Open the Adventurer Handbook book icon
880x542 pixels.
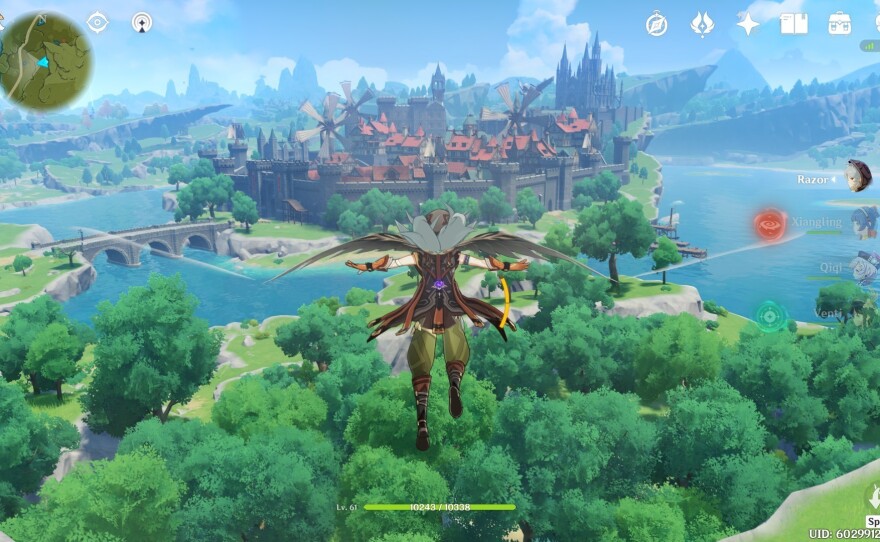pyautogui.click(x=794, y=23)
